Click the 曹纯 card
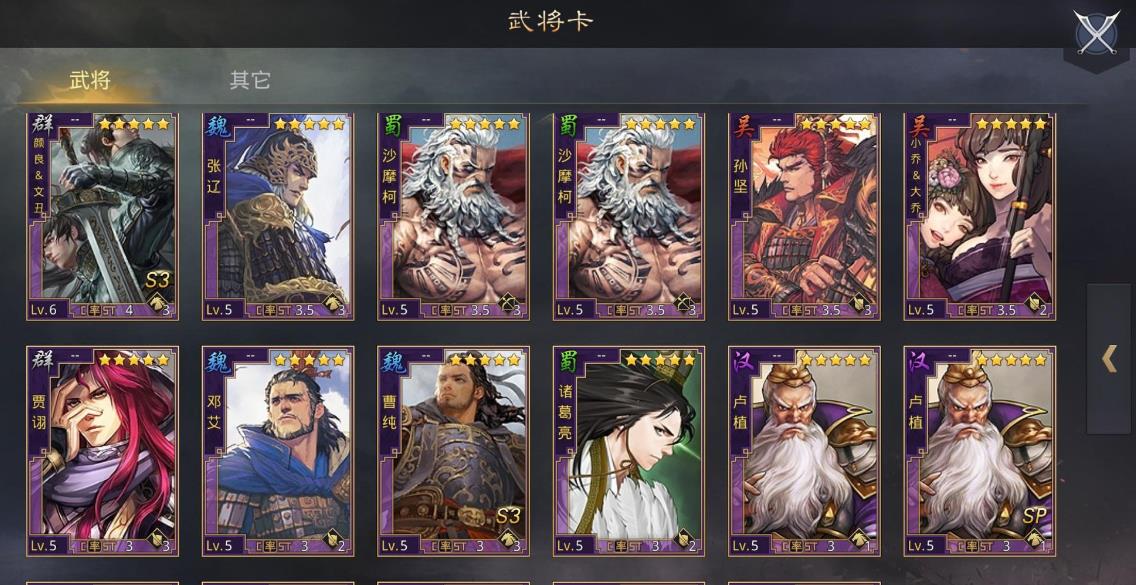Image resolution: width=1136 pixels, height=585 pixels. (453, 450)
